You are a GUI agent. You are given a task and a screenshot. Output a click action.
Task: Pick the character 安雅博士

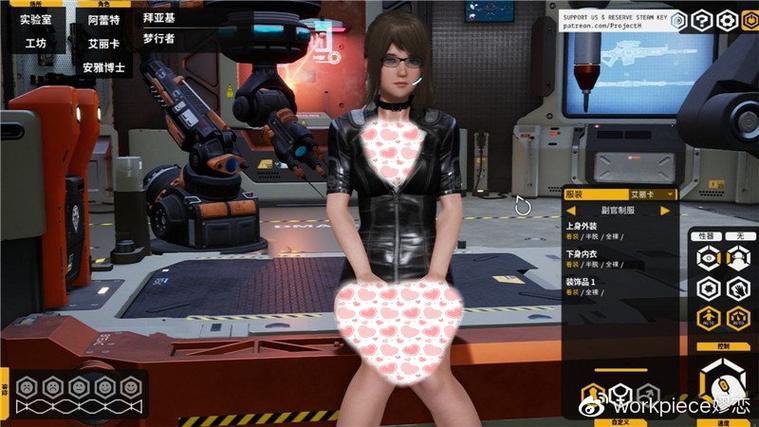[x=103, y=68]
